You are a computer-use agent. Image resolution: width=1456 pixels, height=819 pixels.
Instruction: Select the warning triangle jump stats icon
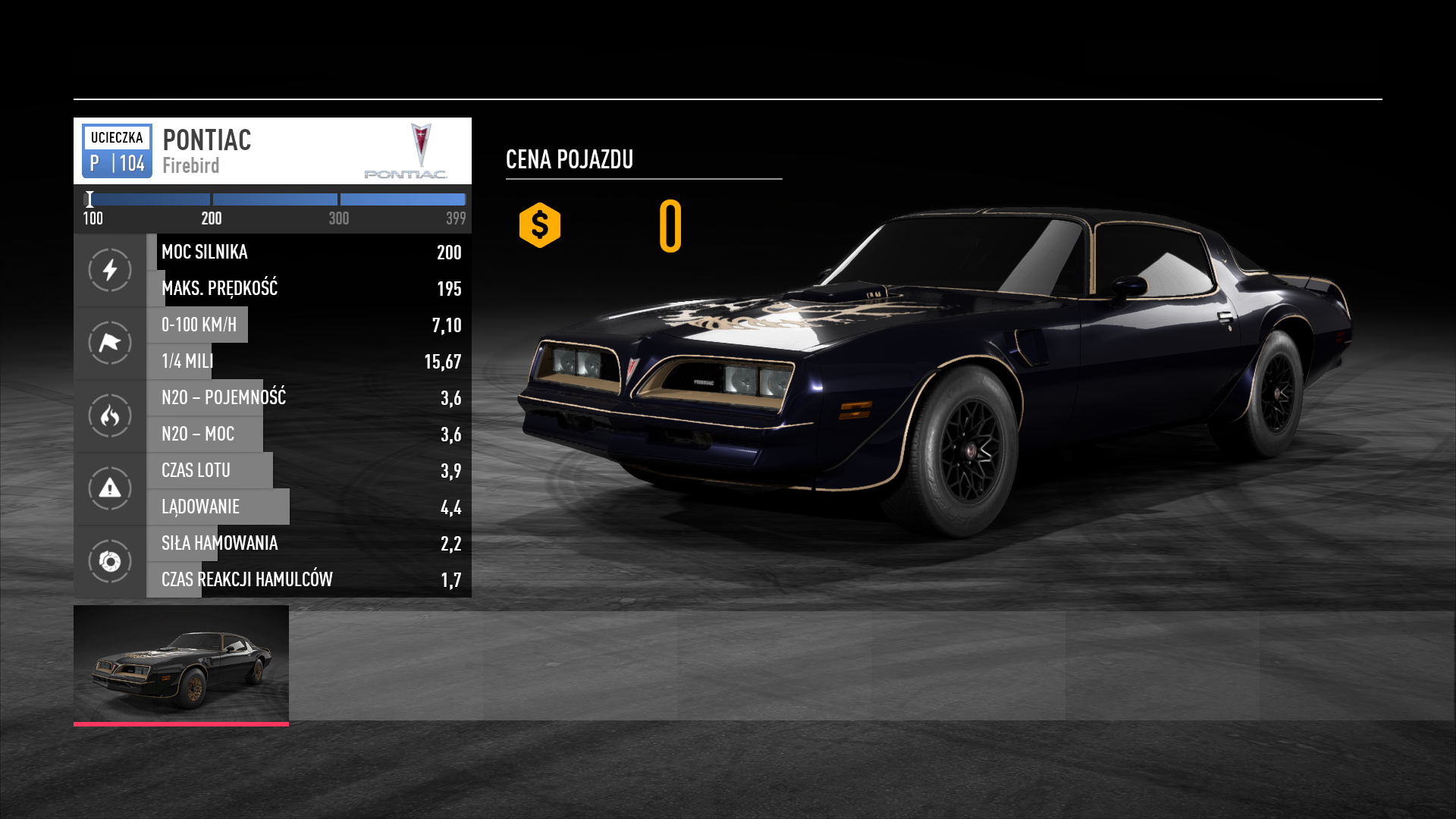110,488
